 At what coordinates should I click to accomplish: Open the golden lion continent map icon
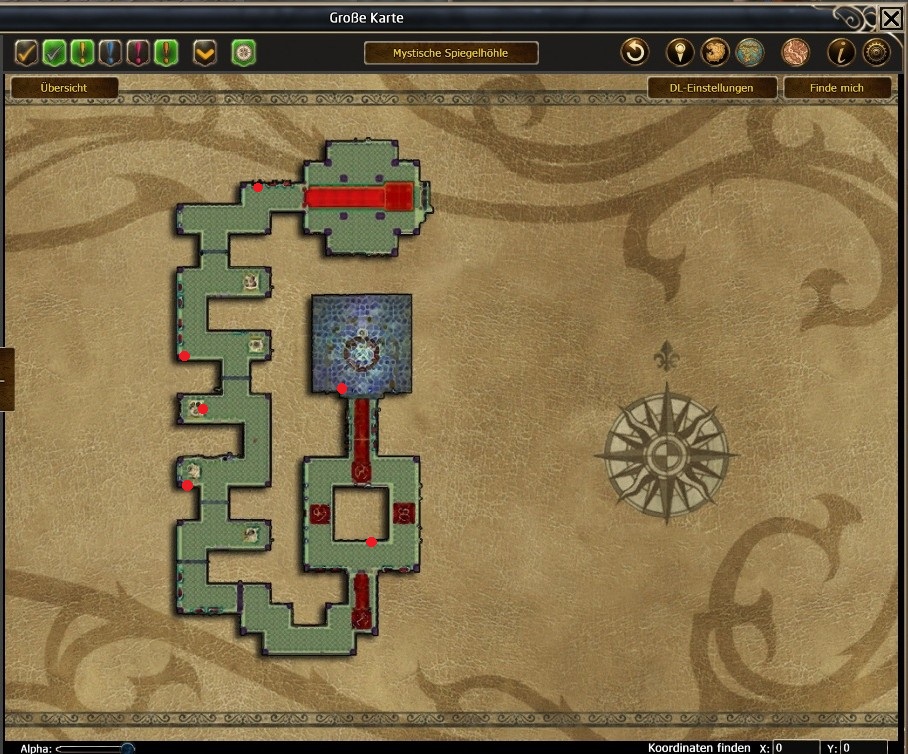pos(714,52)
